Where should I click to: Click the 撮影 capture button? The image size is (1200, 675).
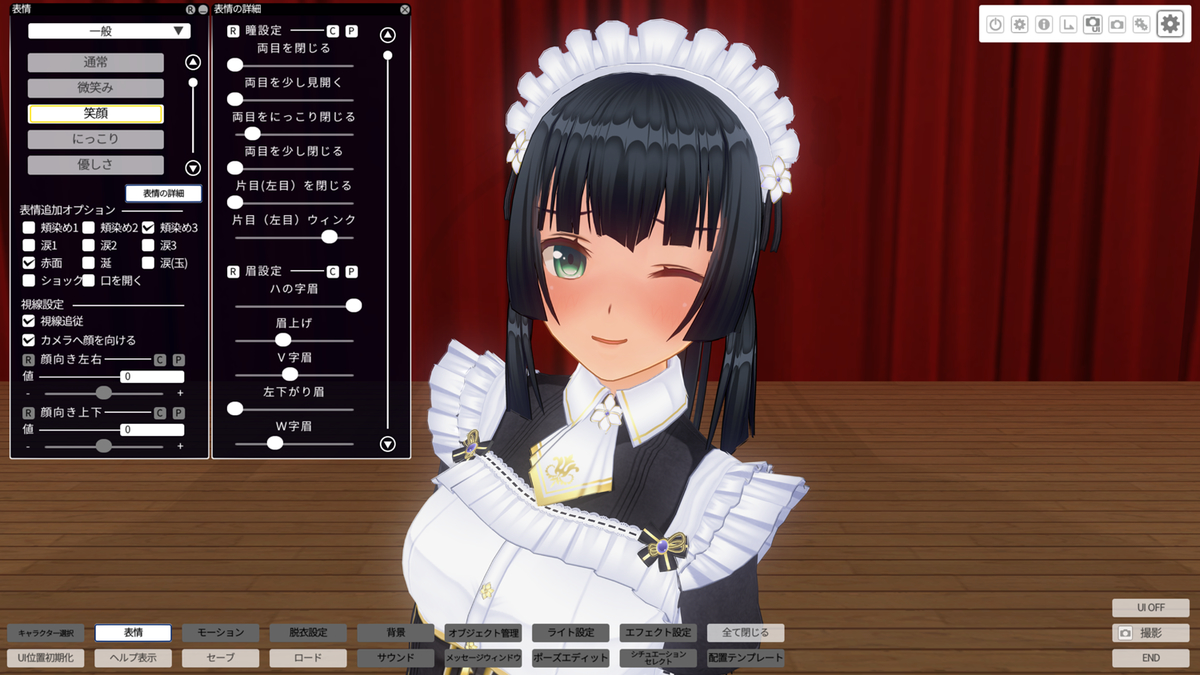1150,633
